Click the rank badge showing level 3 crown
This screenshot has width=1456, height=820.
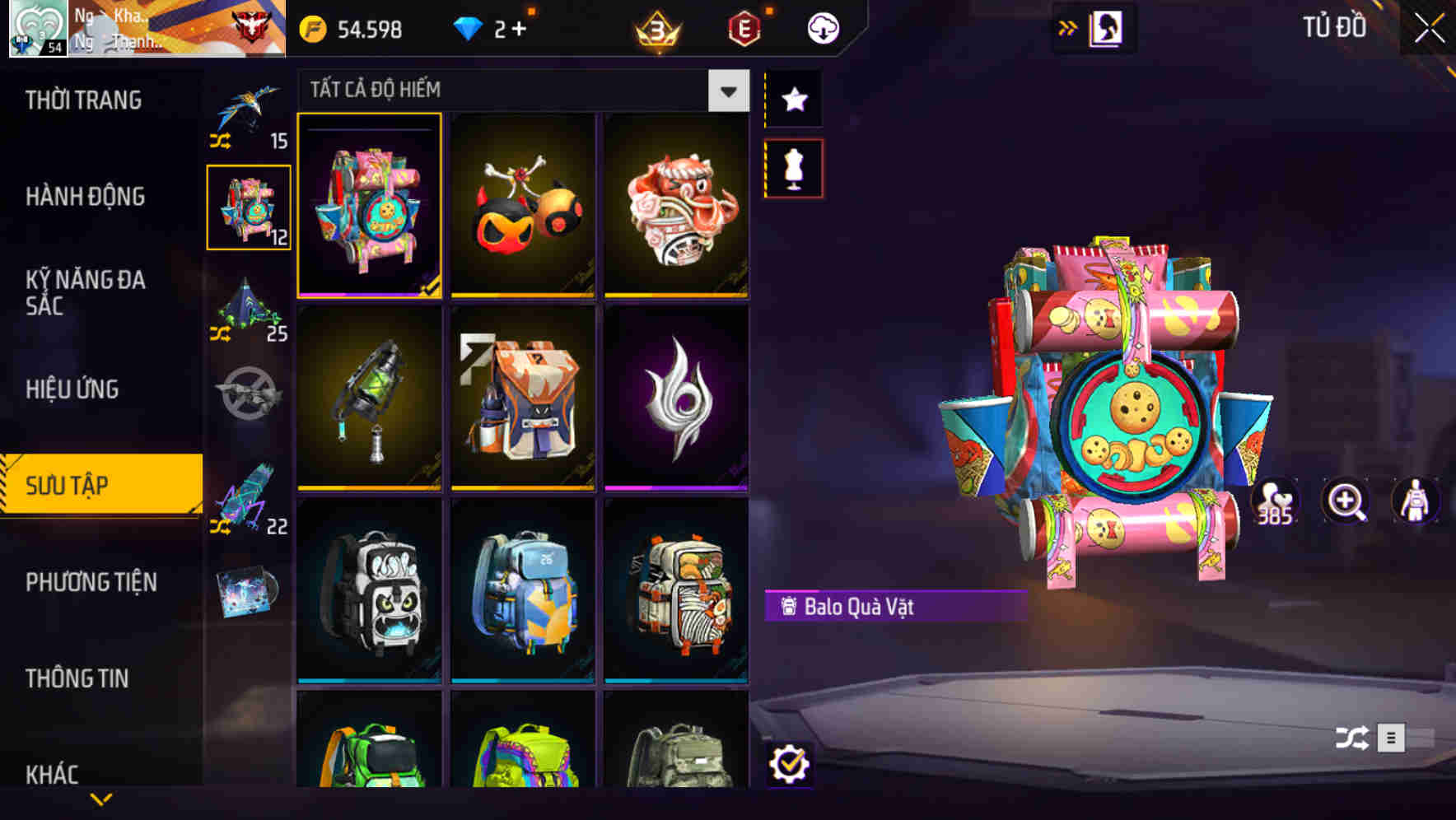[657, 27]
